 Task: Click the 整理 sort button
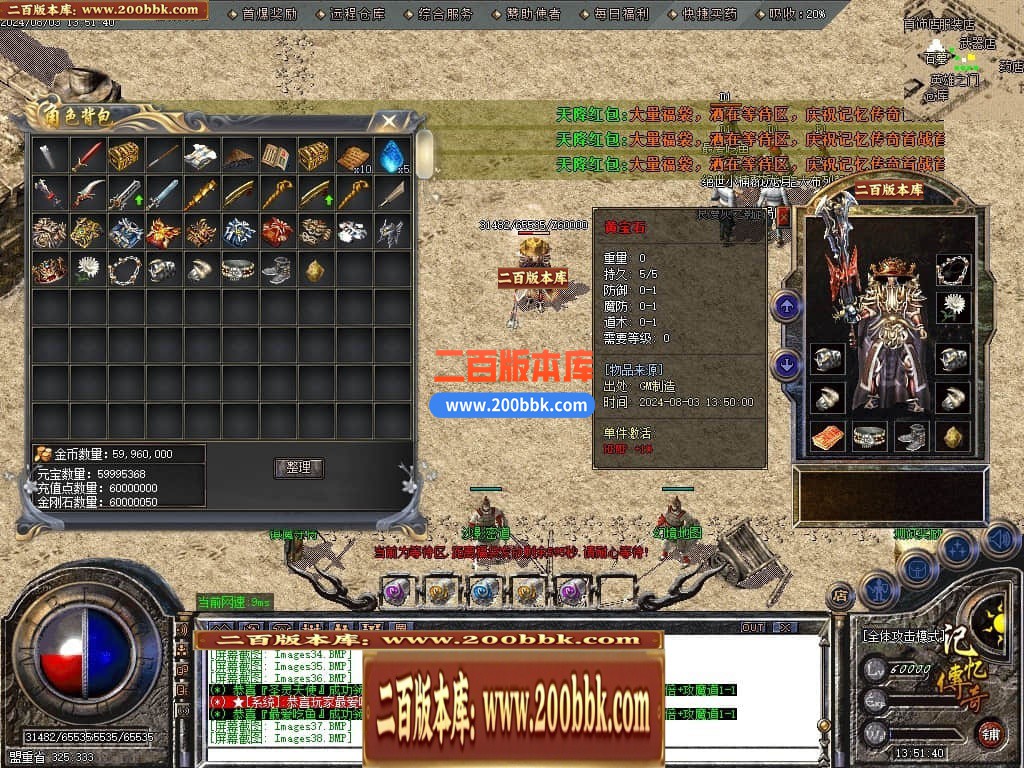click(298, 467)
